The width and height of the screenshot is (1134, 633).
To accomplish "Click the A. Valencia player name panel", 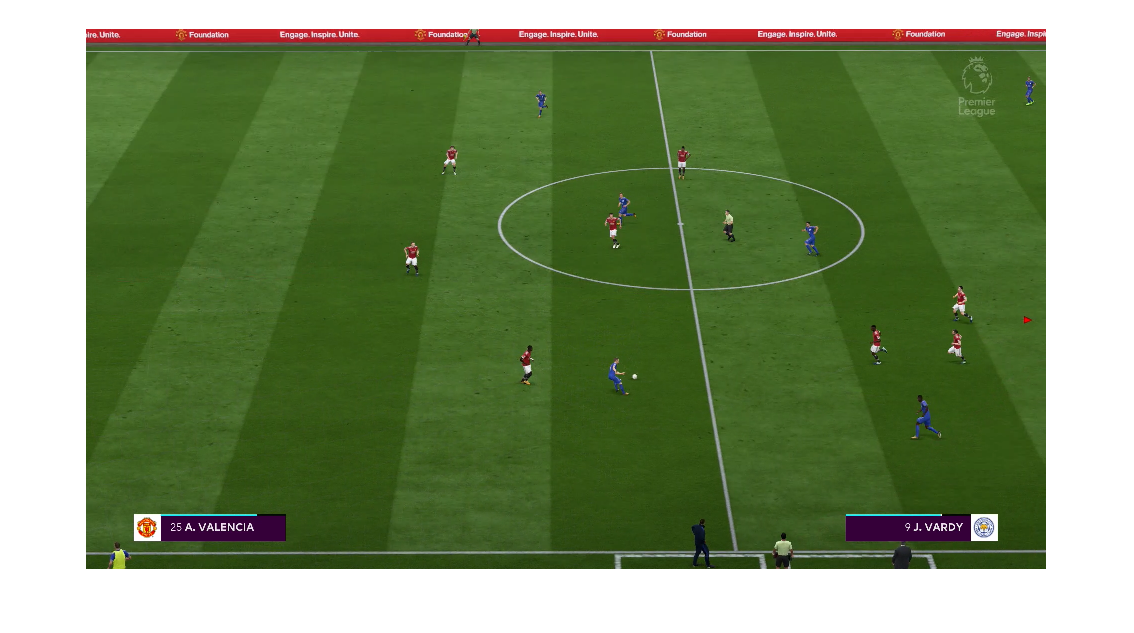I will tap(222, 527).
